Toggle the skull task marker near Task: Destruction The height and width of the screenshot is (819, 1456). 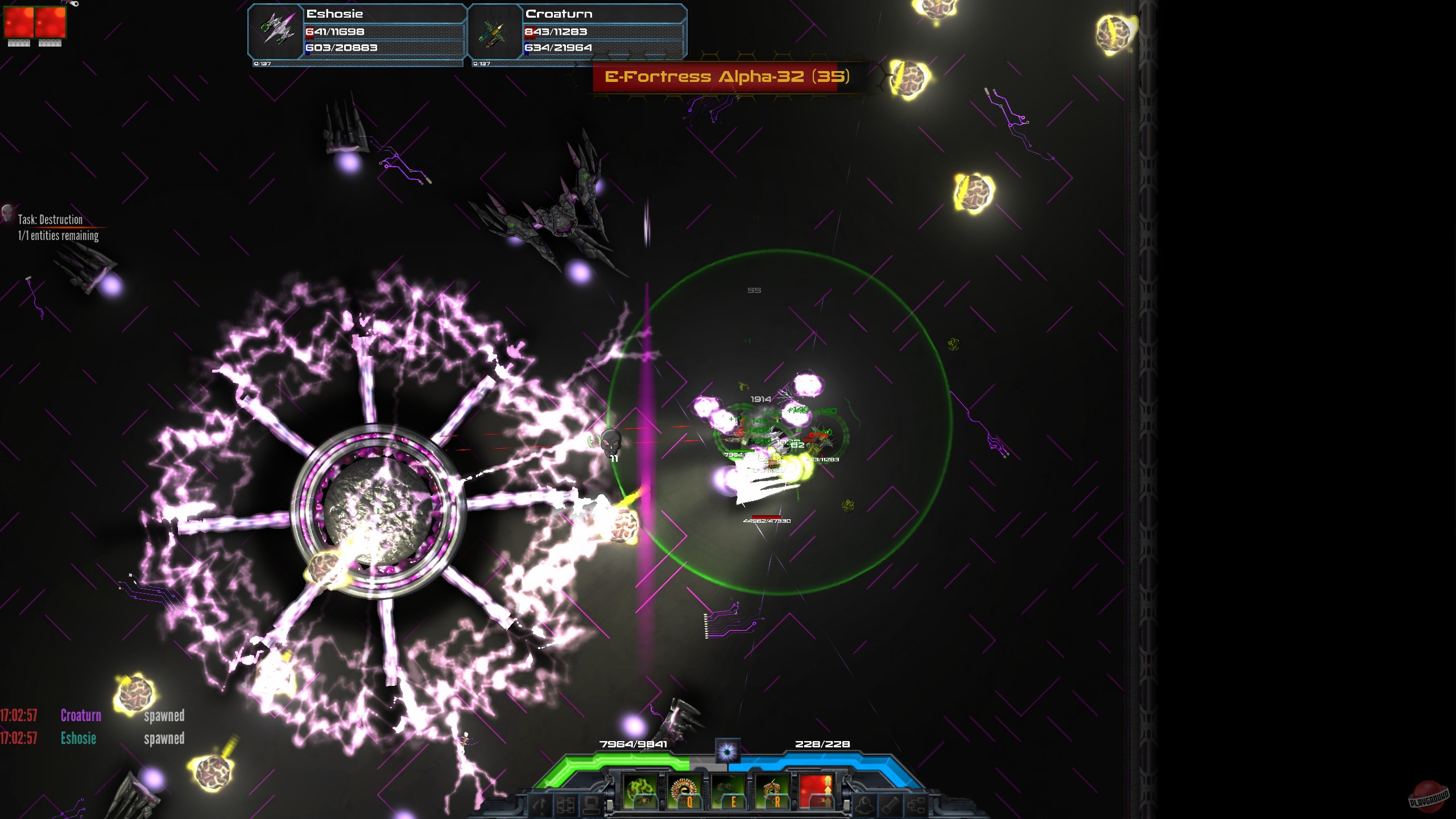[8, 213]
